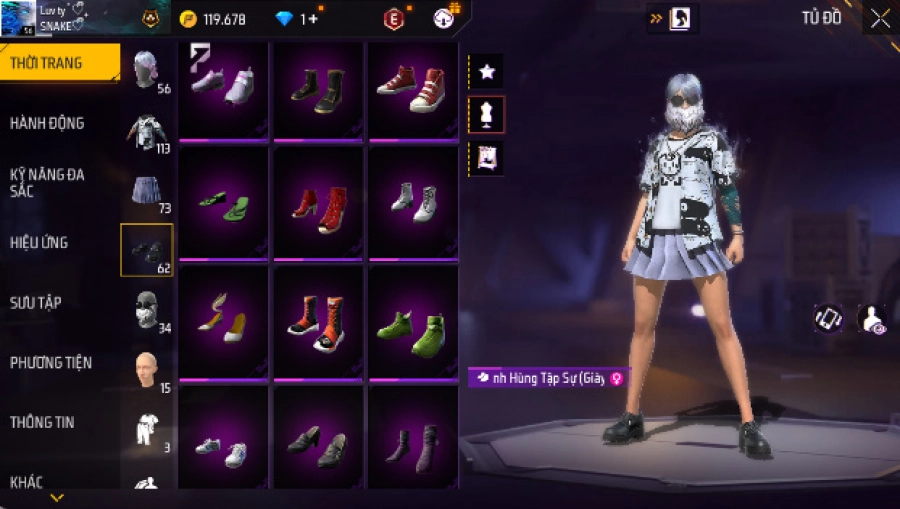Select the green flip-flops item
The height and width of the screenshot is (509, 900).
coord(223,204)
